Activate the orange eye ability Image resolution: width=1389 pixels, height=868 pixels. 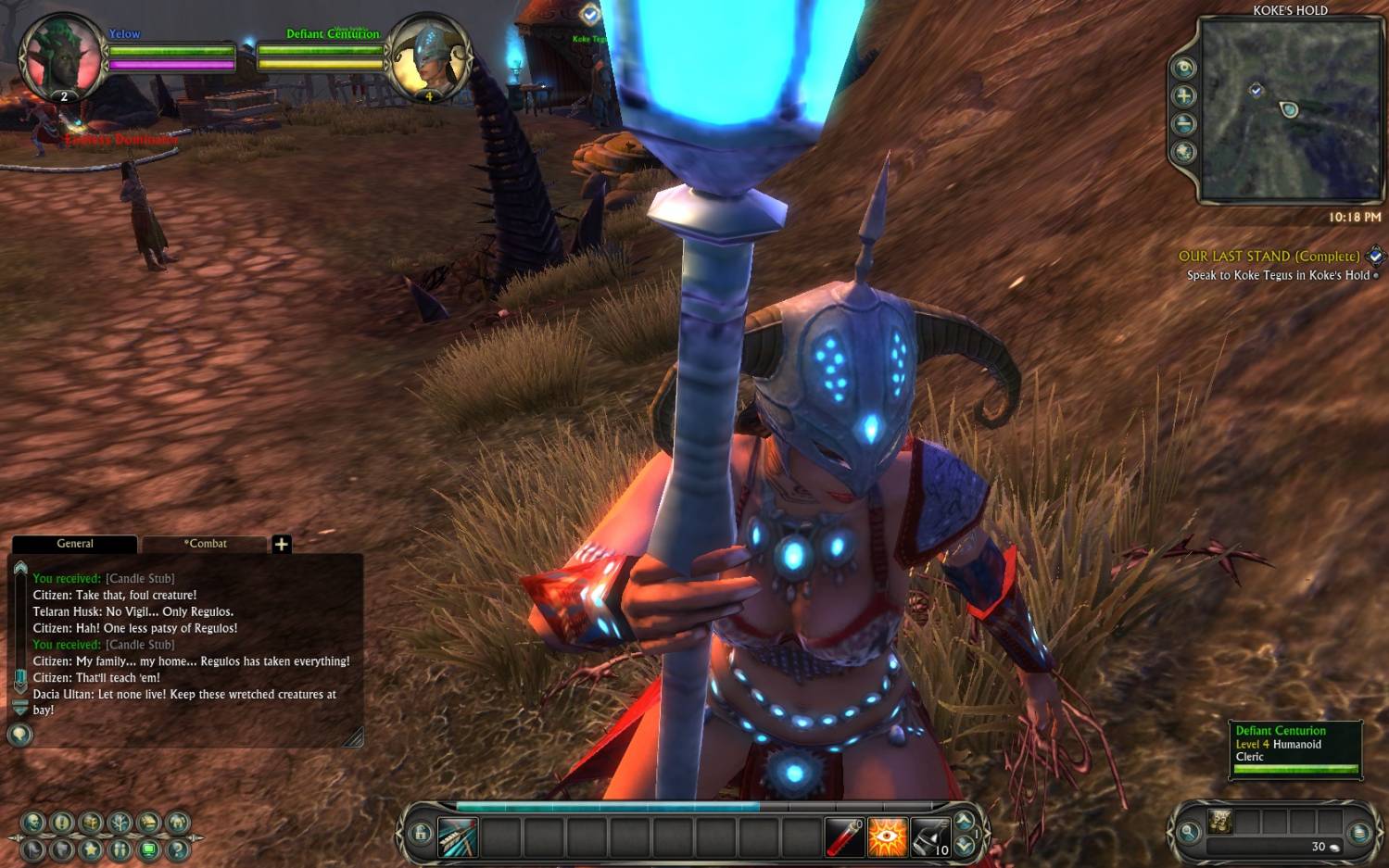887,837
